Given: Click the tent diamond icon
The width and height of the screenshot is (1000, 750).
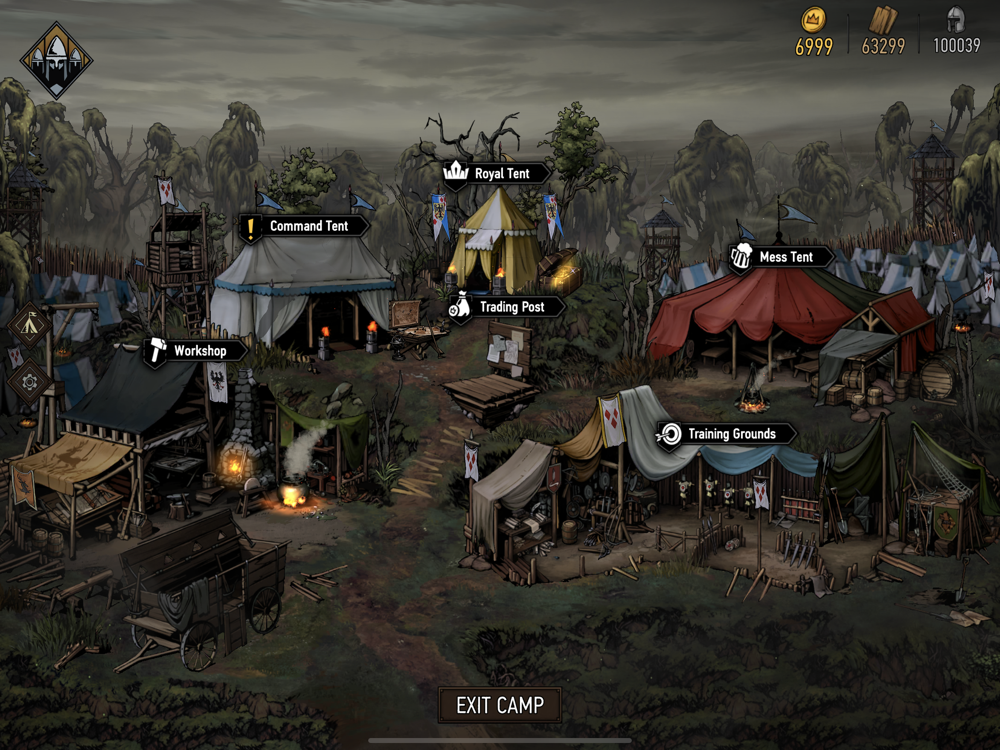Looking at the screenshot, I should coord(29,324).
